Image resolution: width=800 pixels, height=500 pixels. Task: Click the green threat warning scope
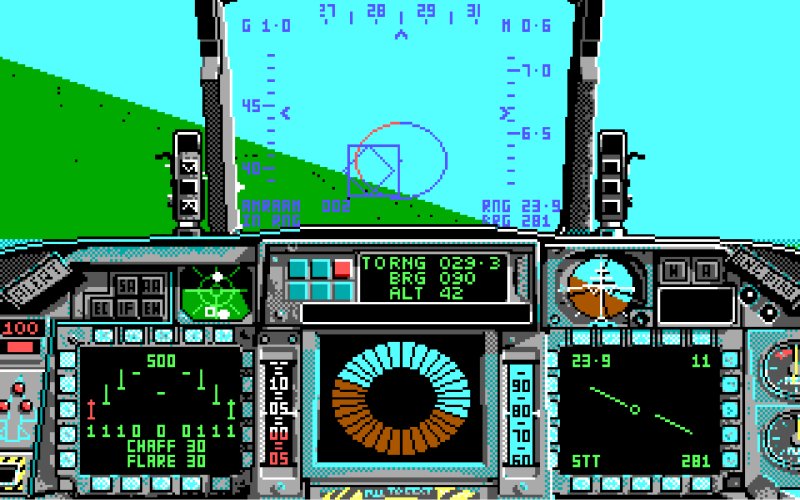click(x=217, y=293)
